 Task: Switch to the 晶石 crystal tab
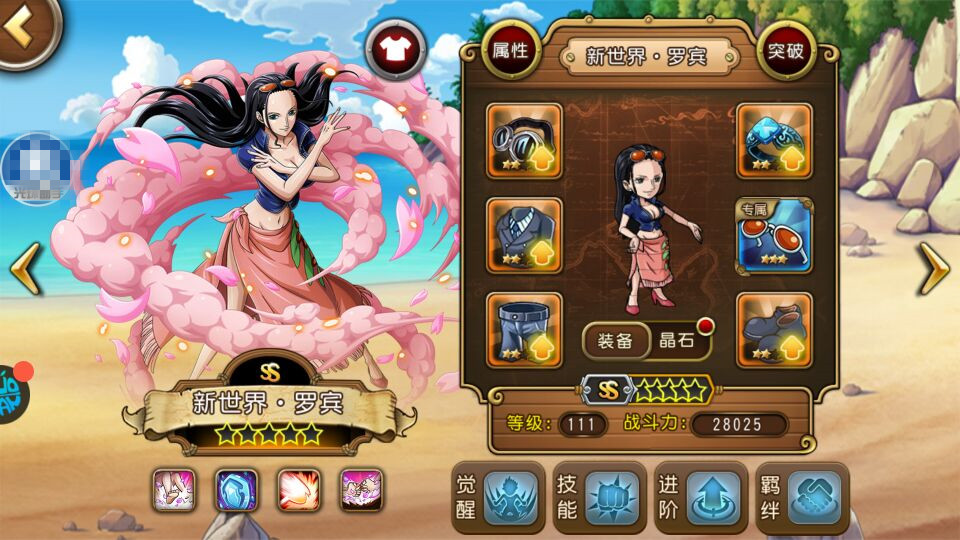(676, 341)
